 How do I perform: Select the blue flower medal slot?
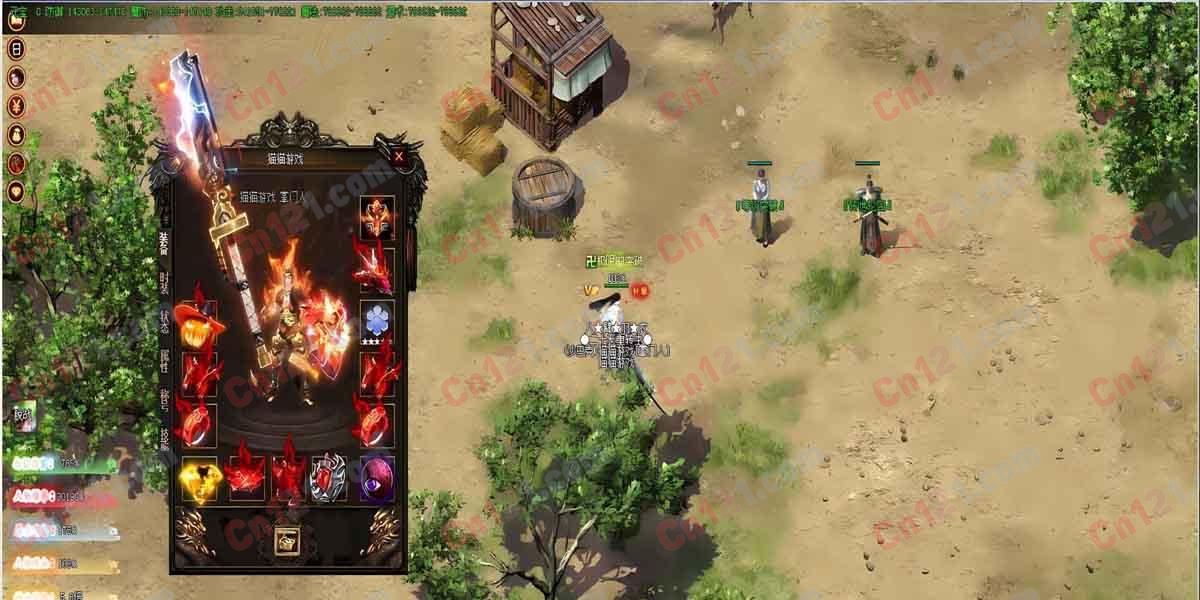pos(377,320)
